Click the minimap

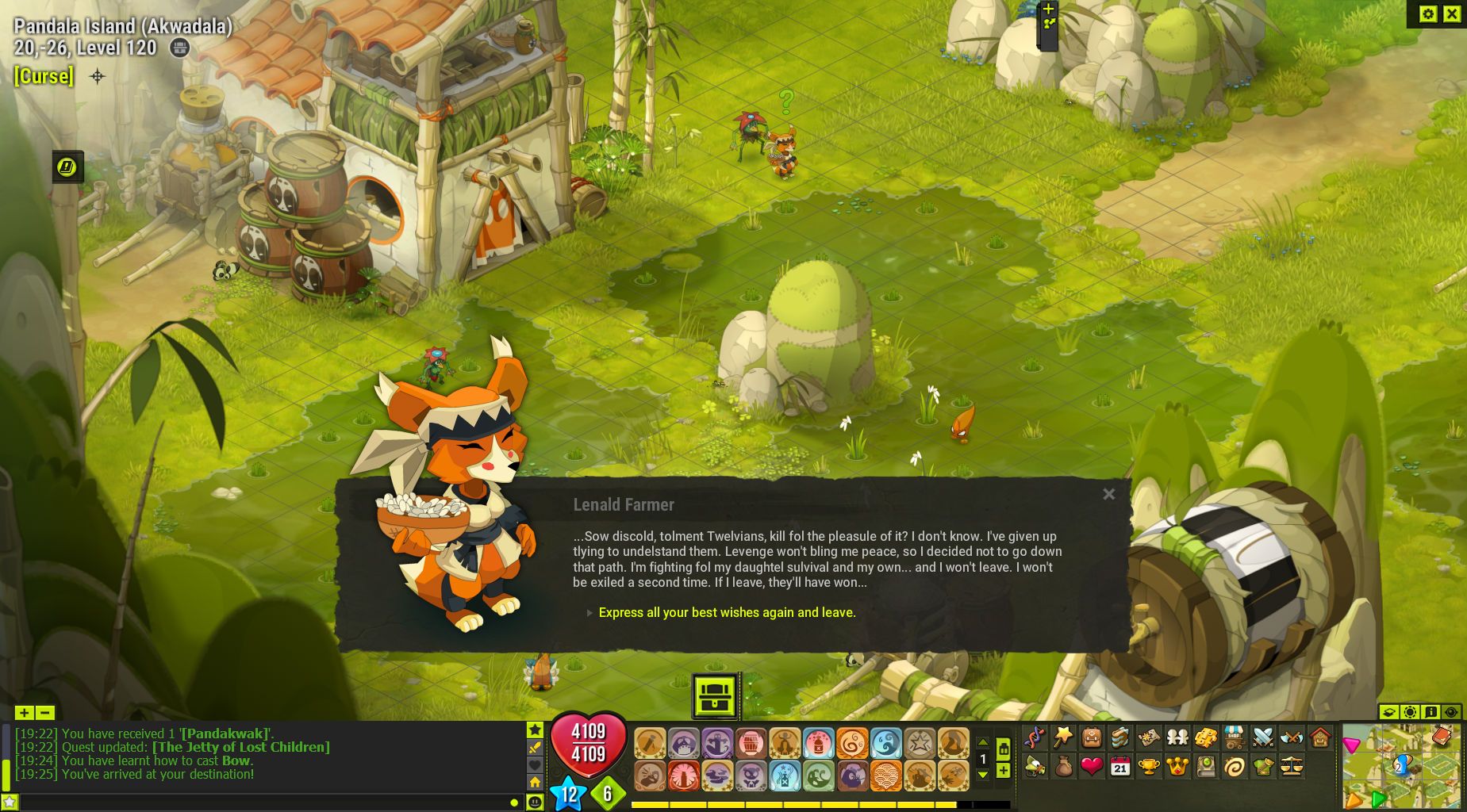click(1401, 766)
